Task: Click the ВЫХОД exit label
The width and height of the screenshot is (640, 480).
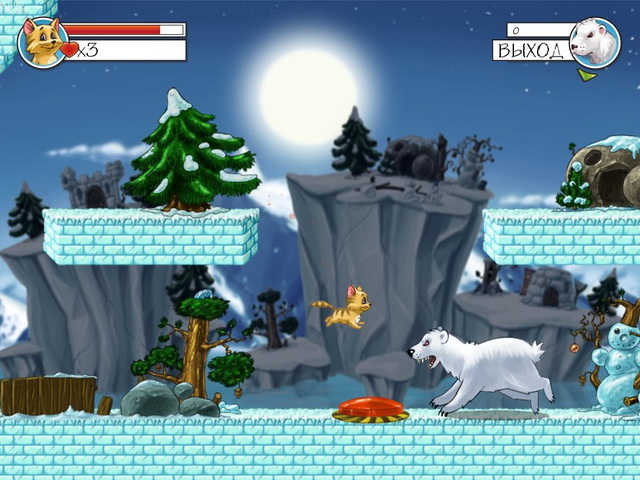Action: click(x=531, y=49)
